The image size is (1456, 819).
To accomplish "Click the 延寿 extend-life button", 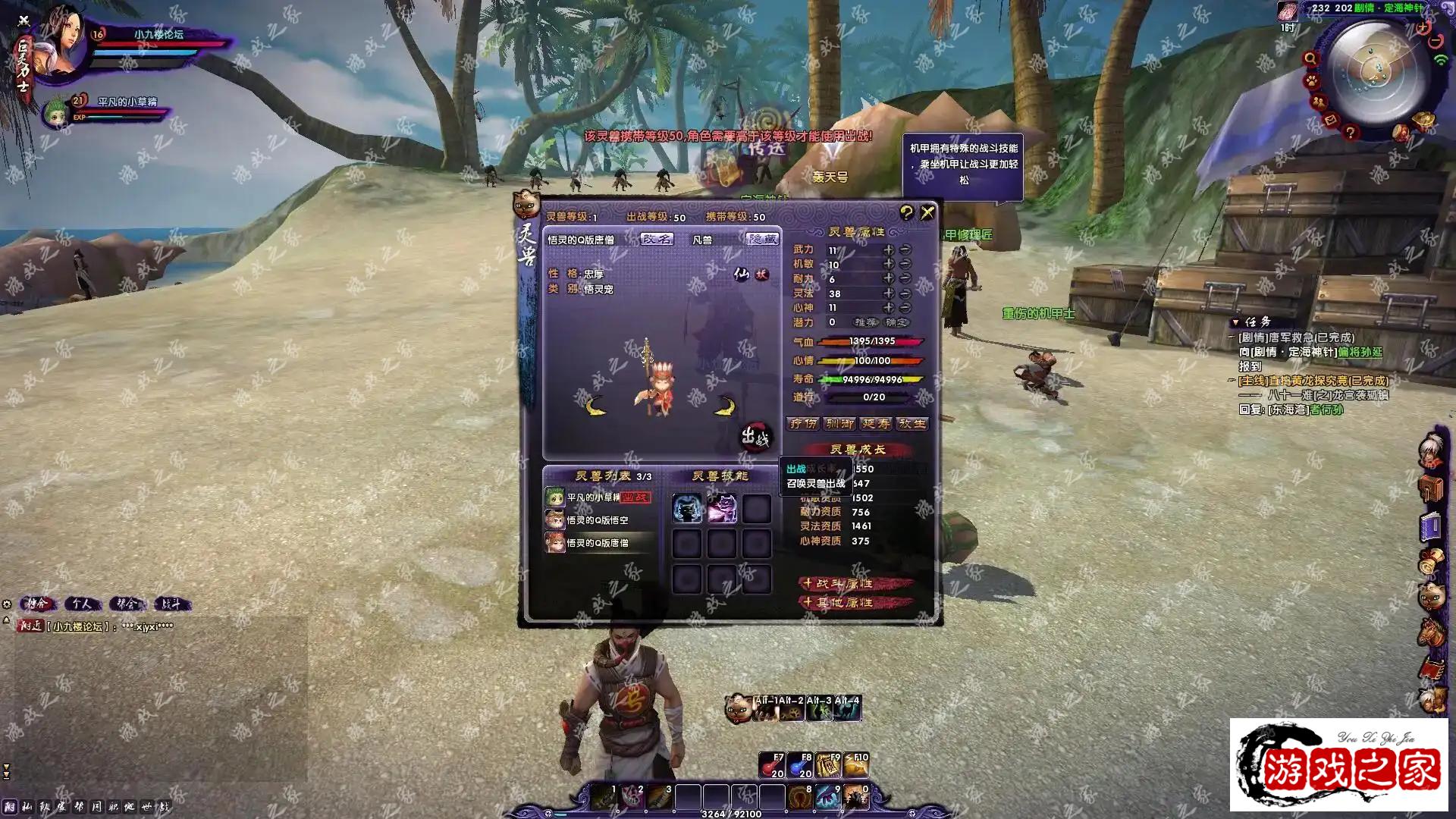I will (876, 424).
